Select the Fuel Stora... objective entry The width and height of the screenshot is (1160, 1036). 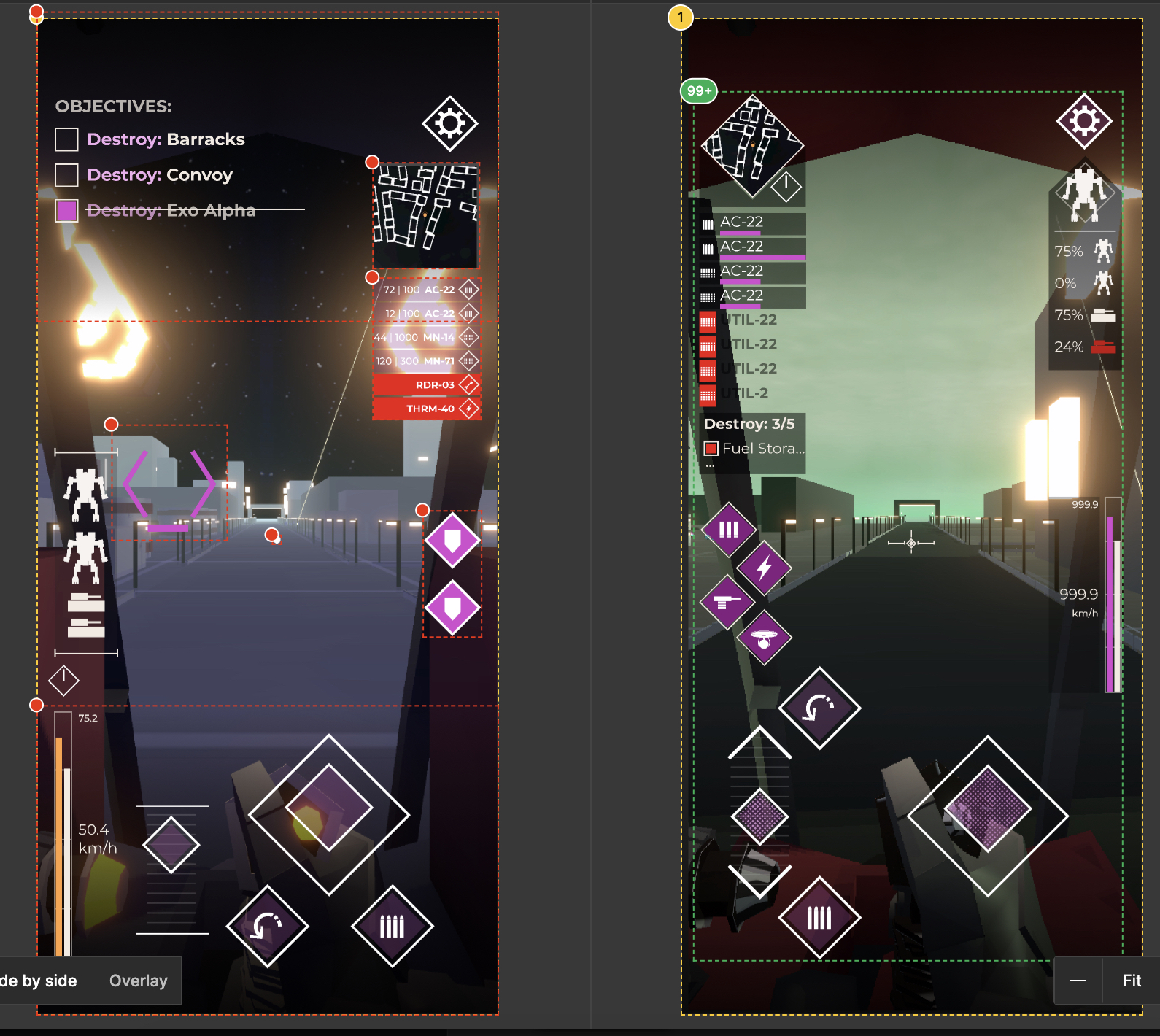click(x=755, y=449)
